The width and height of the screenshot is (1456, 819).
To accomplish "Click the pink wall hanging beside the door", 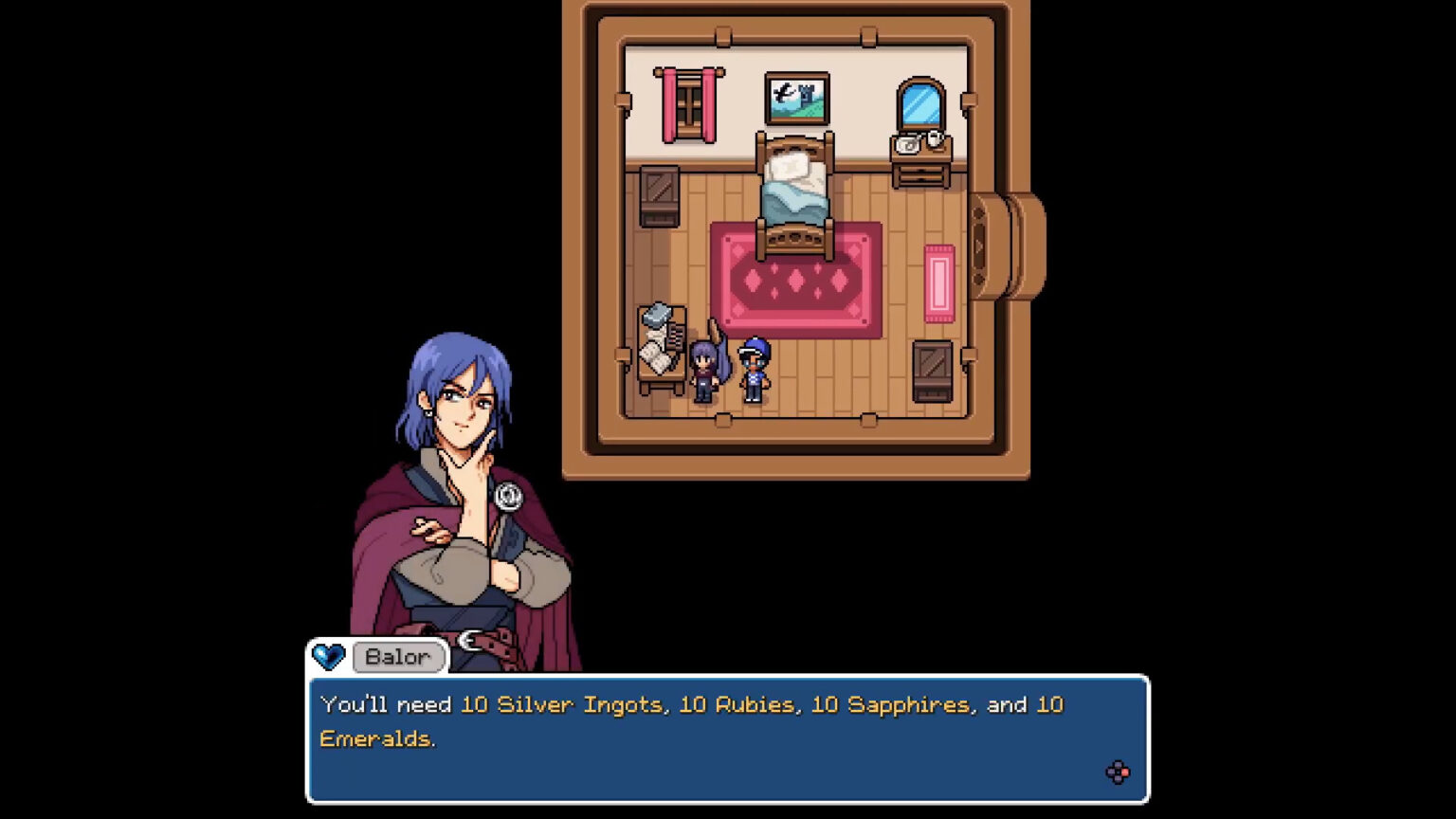I will coord(939,282).
